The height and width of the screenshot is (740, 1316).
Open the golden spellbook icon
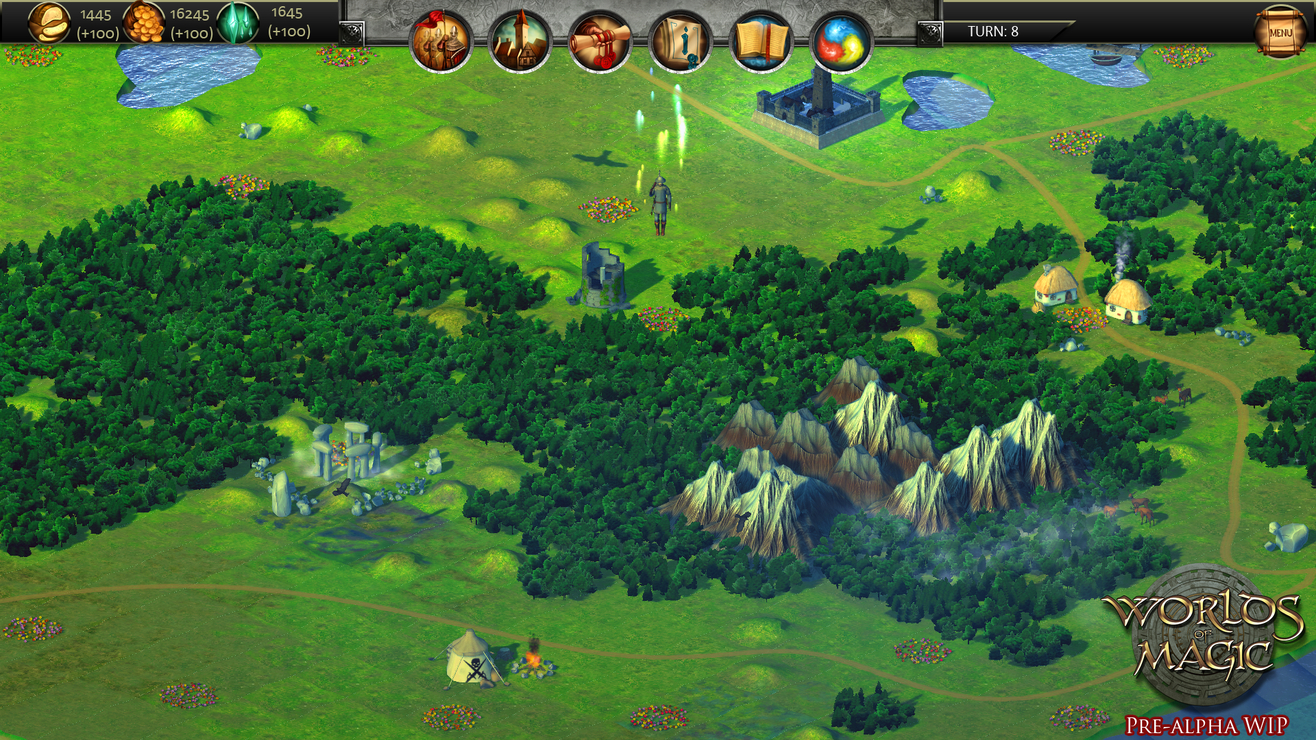[761, 40]
